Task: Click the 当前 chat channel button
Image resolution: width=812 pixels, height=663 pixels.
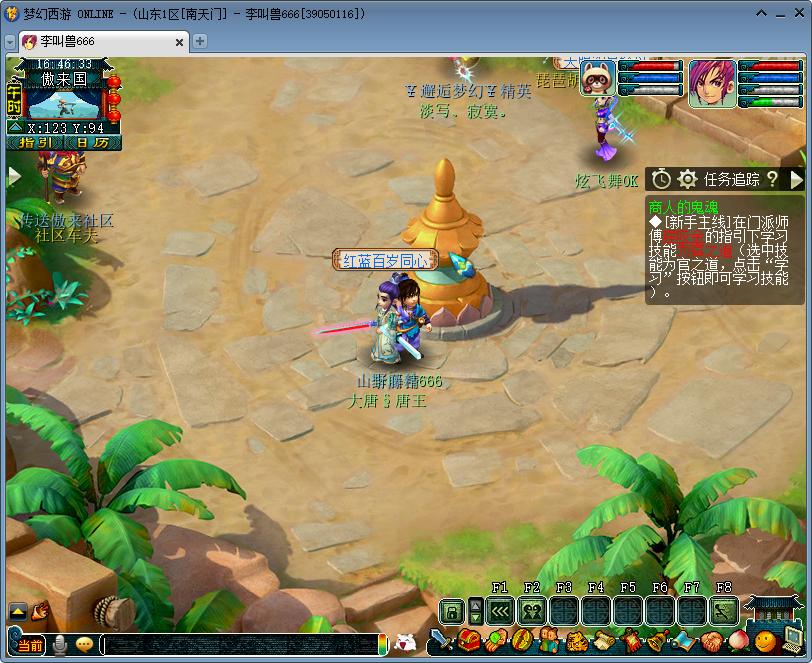Action: click(29, 645)
